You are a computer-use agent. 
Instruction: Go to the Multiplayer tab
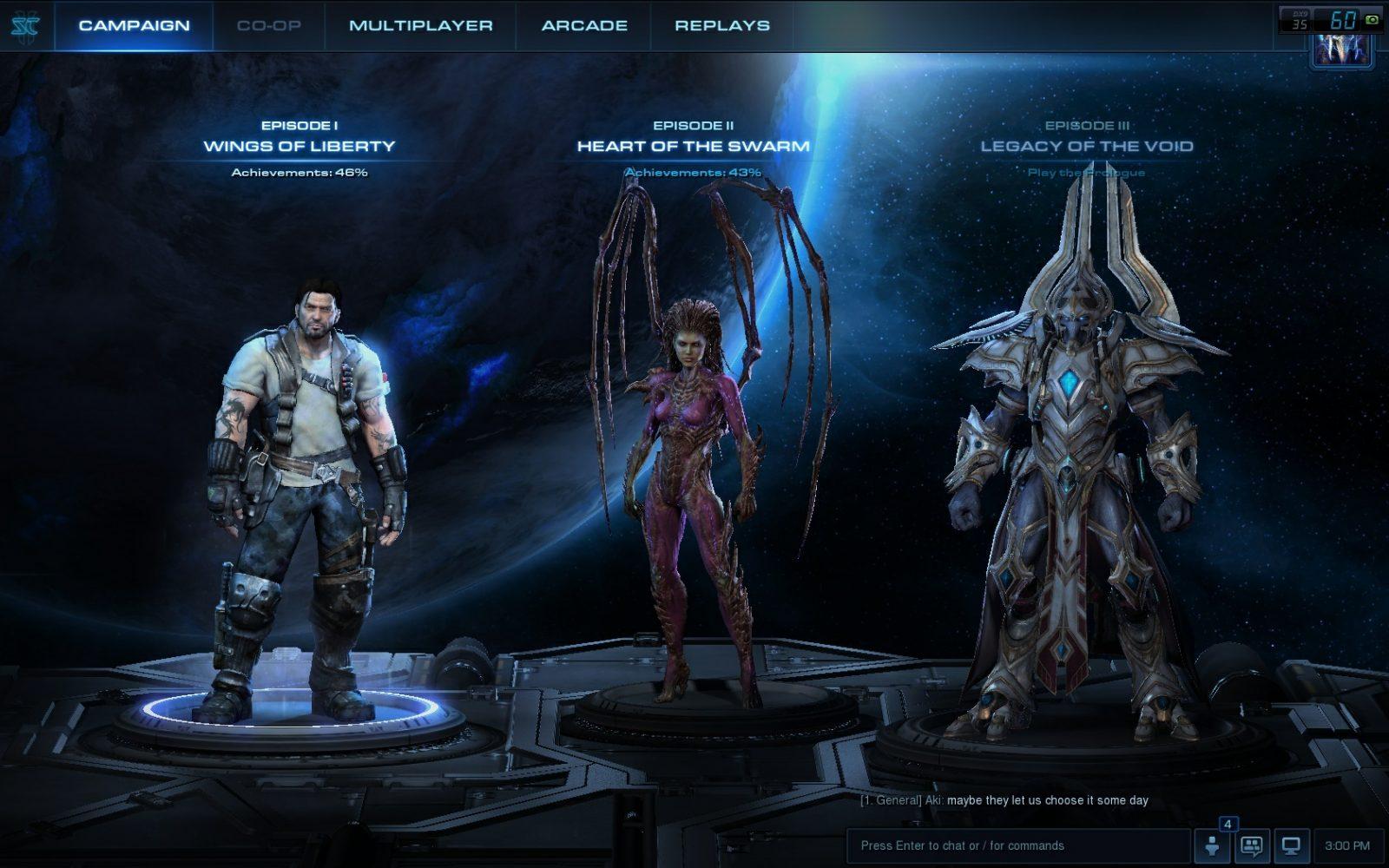click(x=420, y=25)
